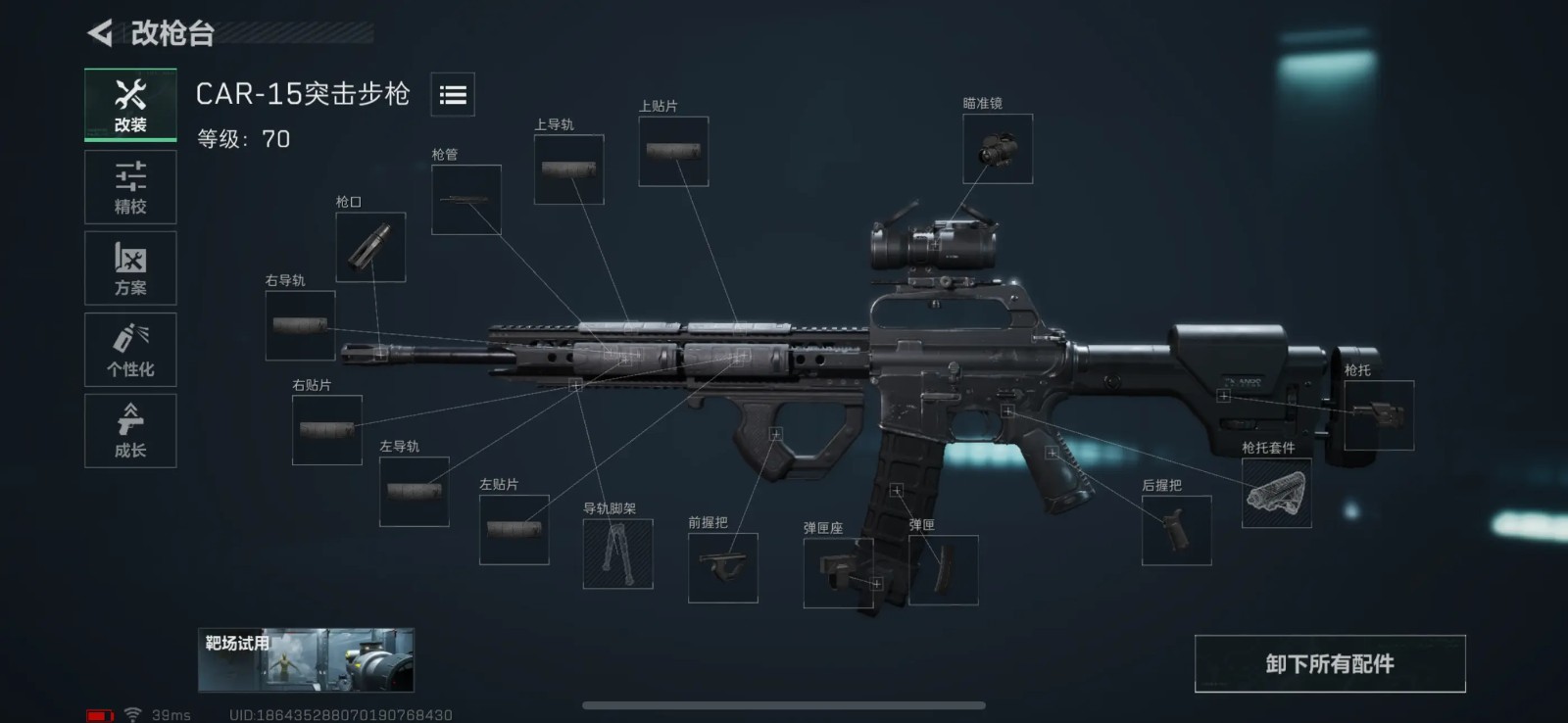
Task: Select the 枪托 stock slot
Action: pyautogui.click(x=1378, y=415)
